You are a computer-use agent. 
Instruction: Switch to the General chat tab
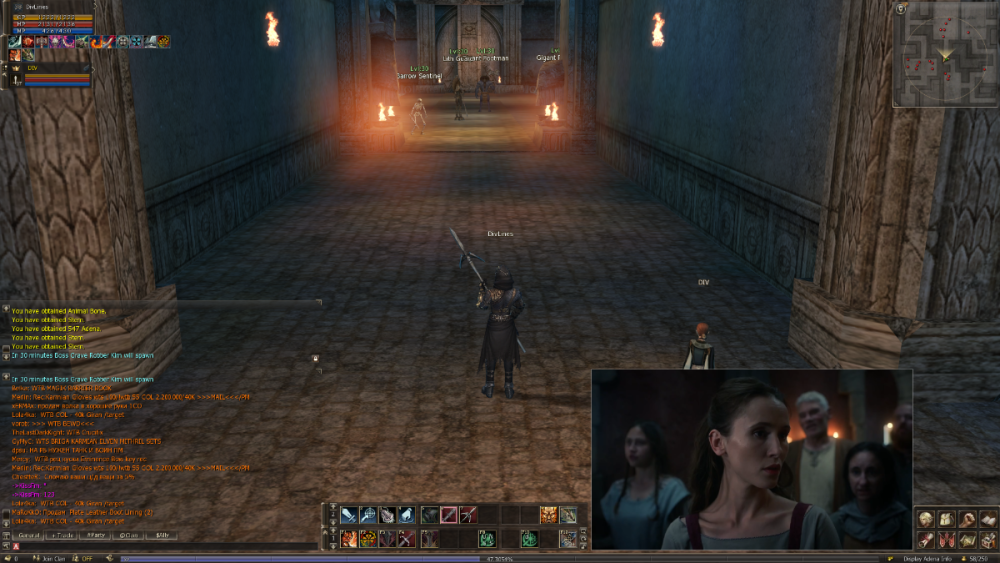pos(29,536)
